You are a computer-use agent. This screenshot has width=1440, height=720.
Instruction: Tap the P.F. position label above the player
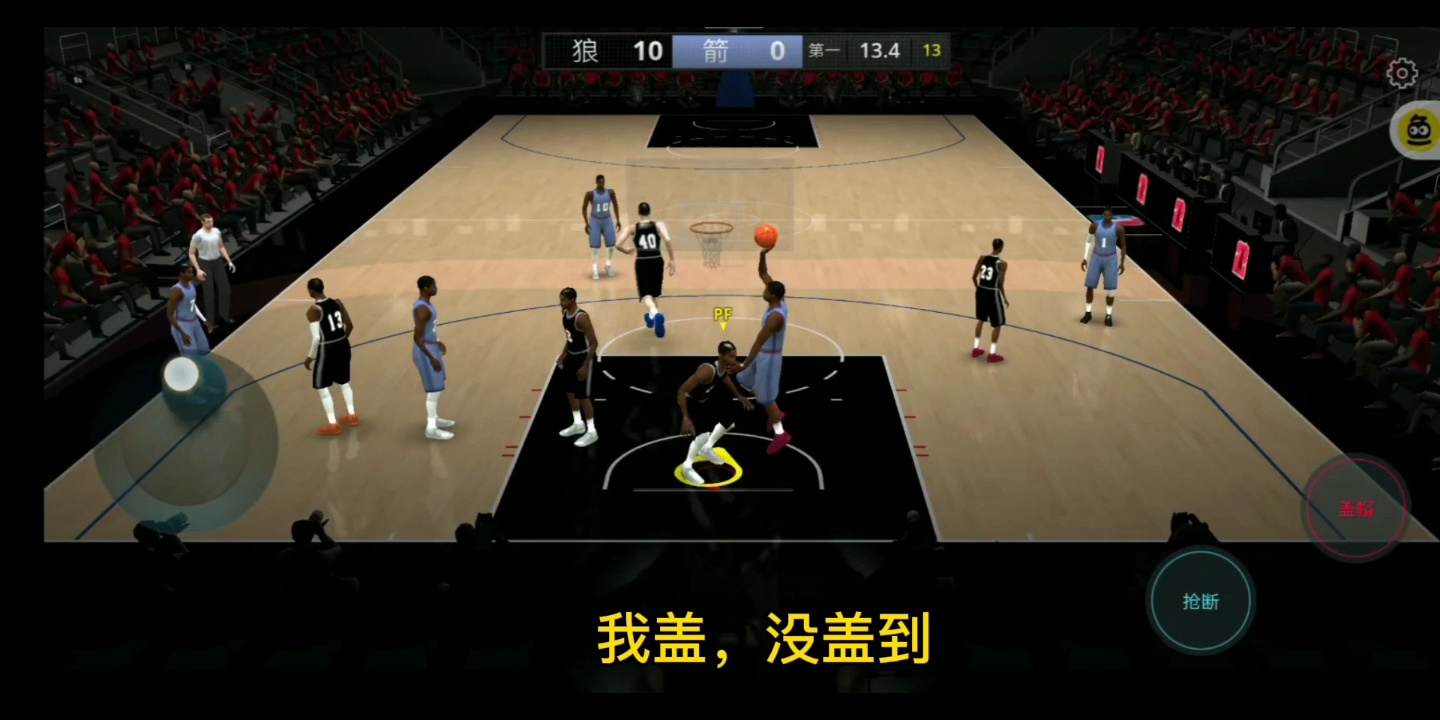(722, 312)
